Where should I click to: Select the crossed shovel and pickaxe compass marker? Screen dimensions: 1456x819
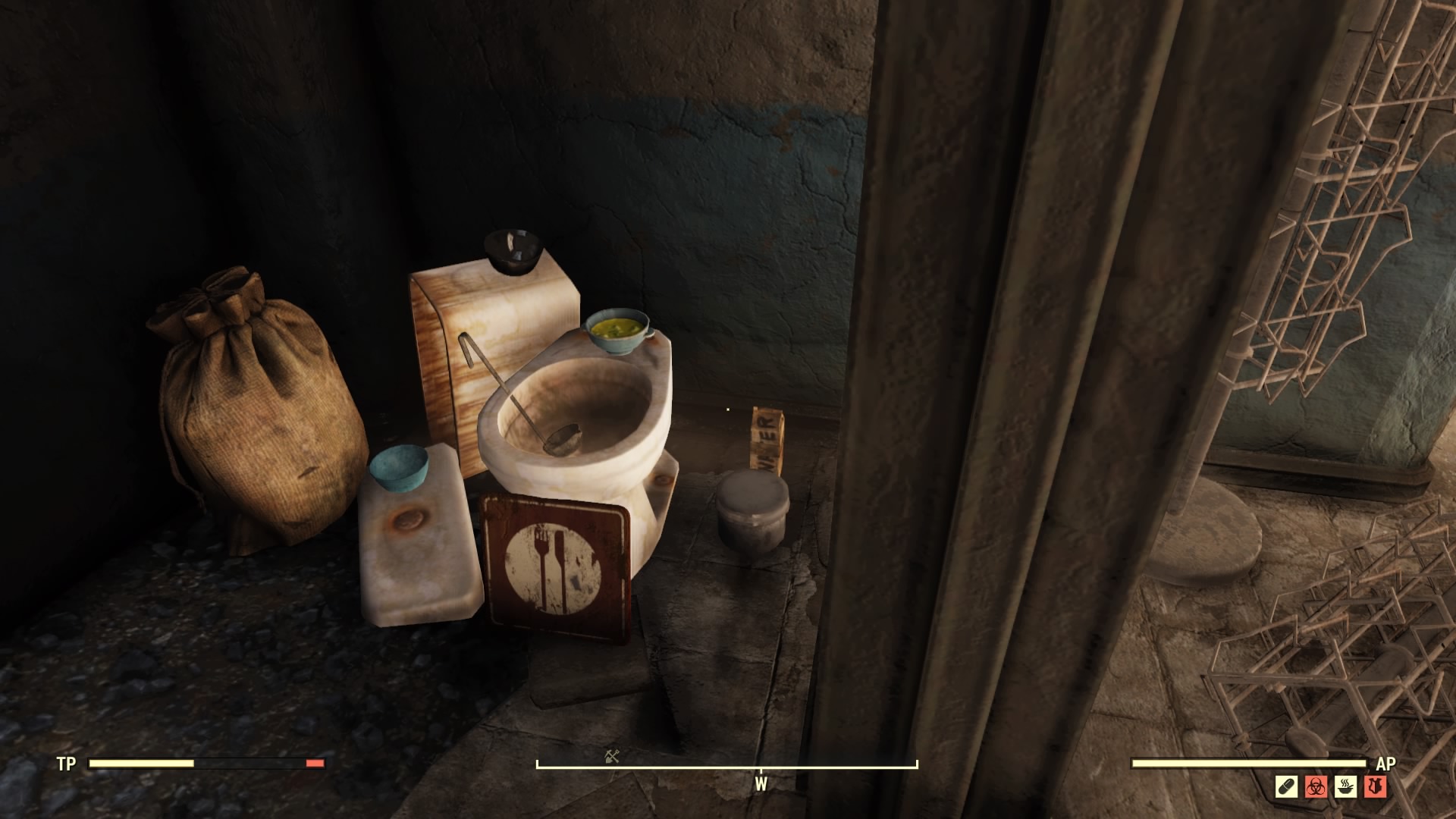pyautogui.click(x=612, y=755)
